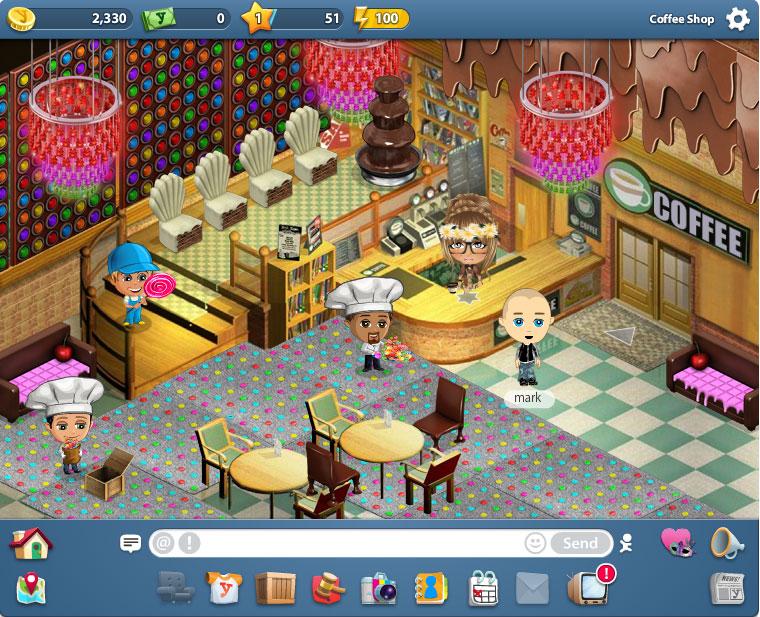Viewport: 760px width, 617px height.
Task: Open the settings gear menu
Action: (x=737, y=19)
